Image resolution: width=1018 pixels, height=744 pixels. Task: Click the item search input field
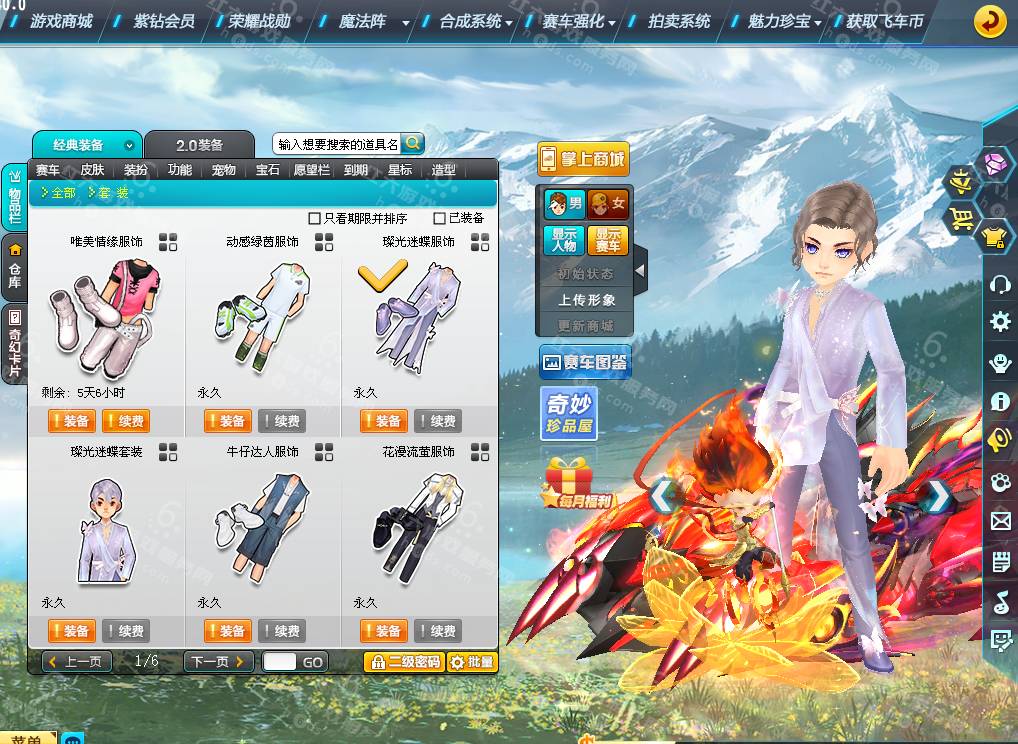(x=338, y=144)
